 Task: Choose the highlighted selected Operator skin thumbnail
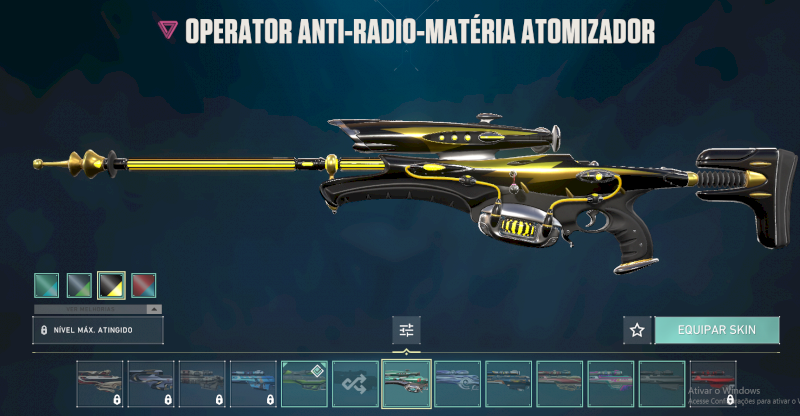(406, 383)
